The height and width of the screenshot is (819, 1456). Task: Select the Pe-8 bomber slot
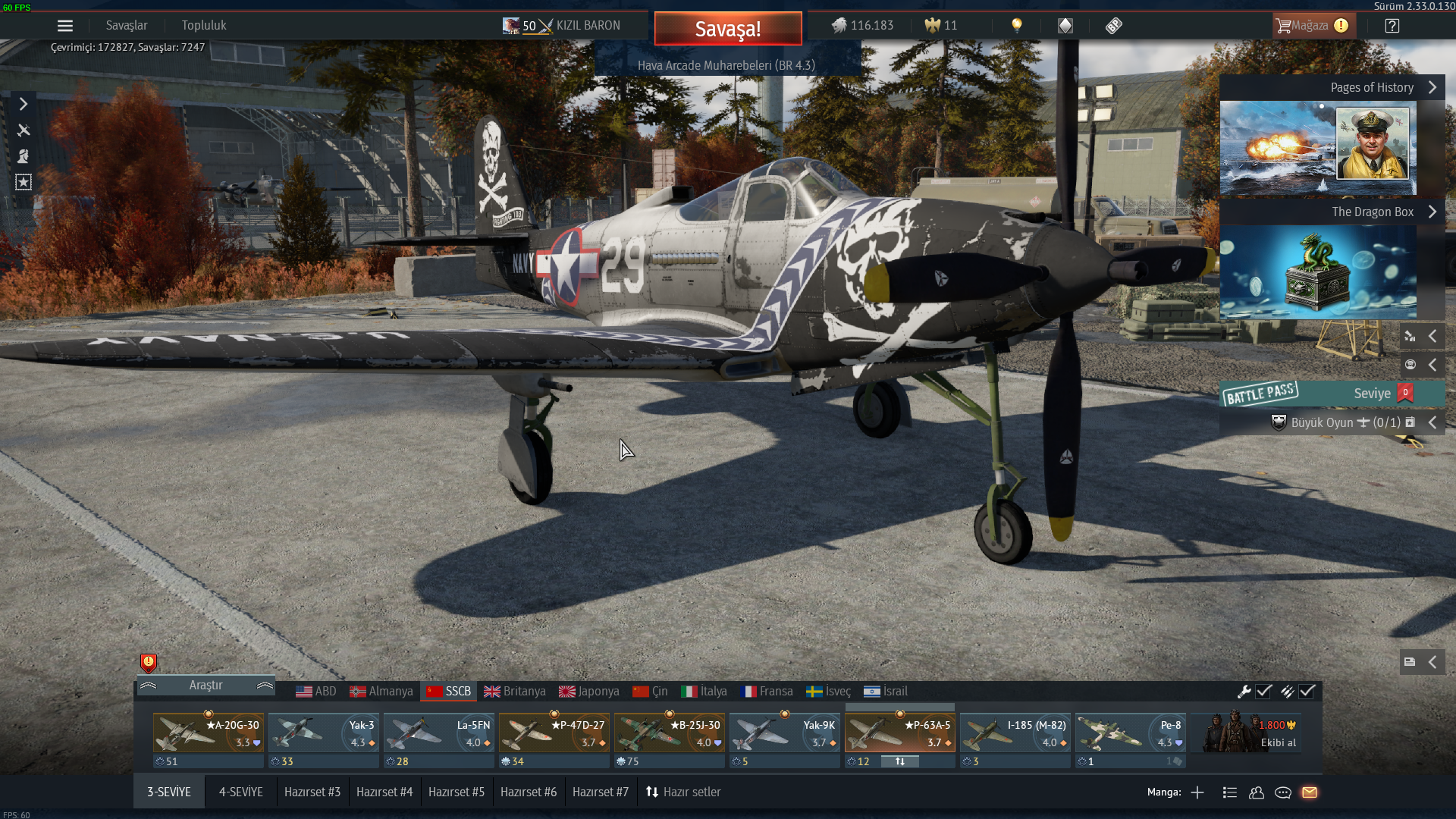1131,733
